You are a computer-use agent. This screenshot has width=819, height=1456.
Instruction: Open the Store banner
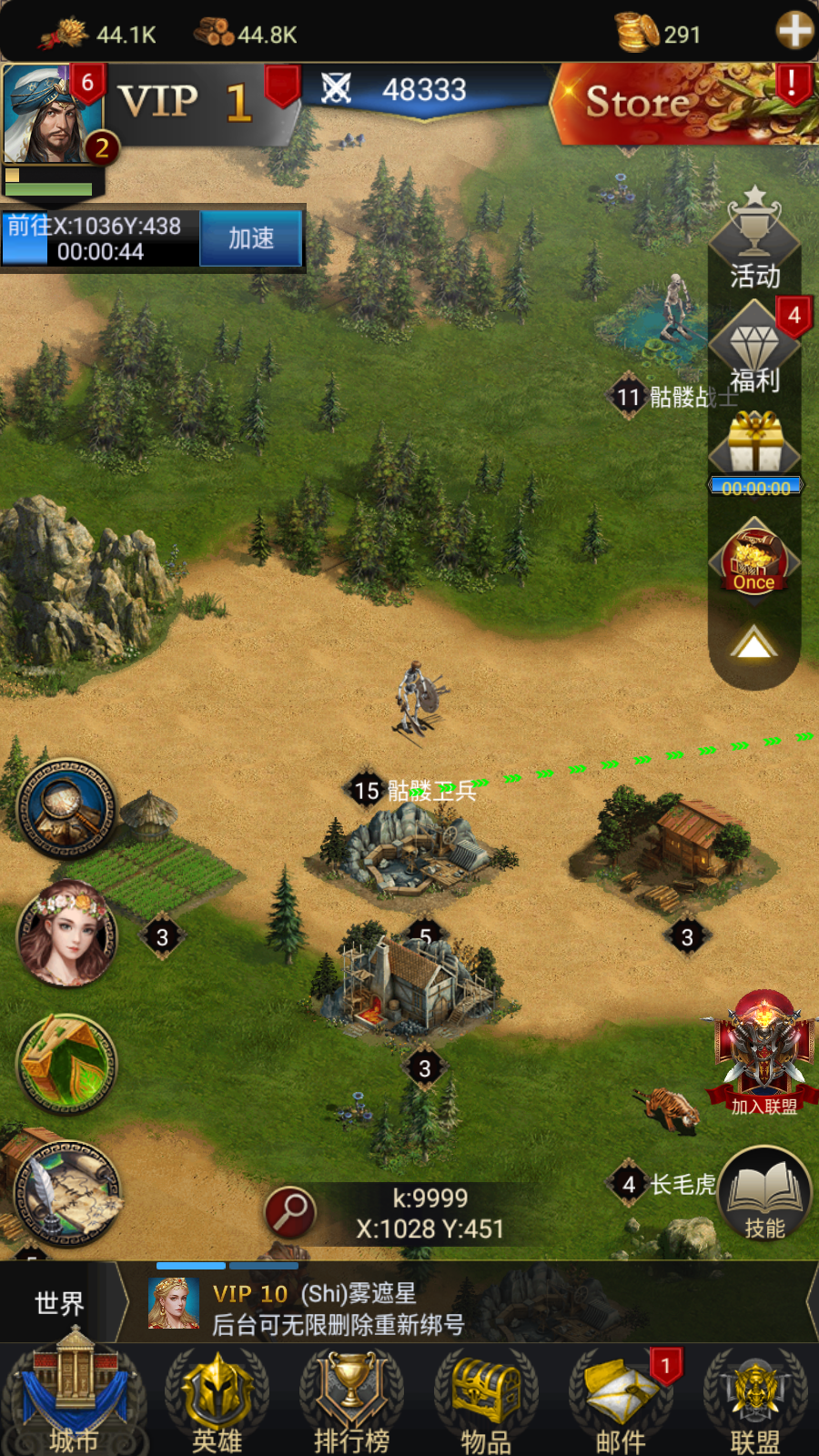pyautogui.click(x=682, y=104)
